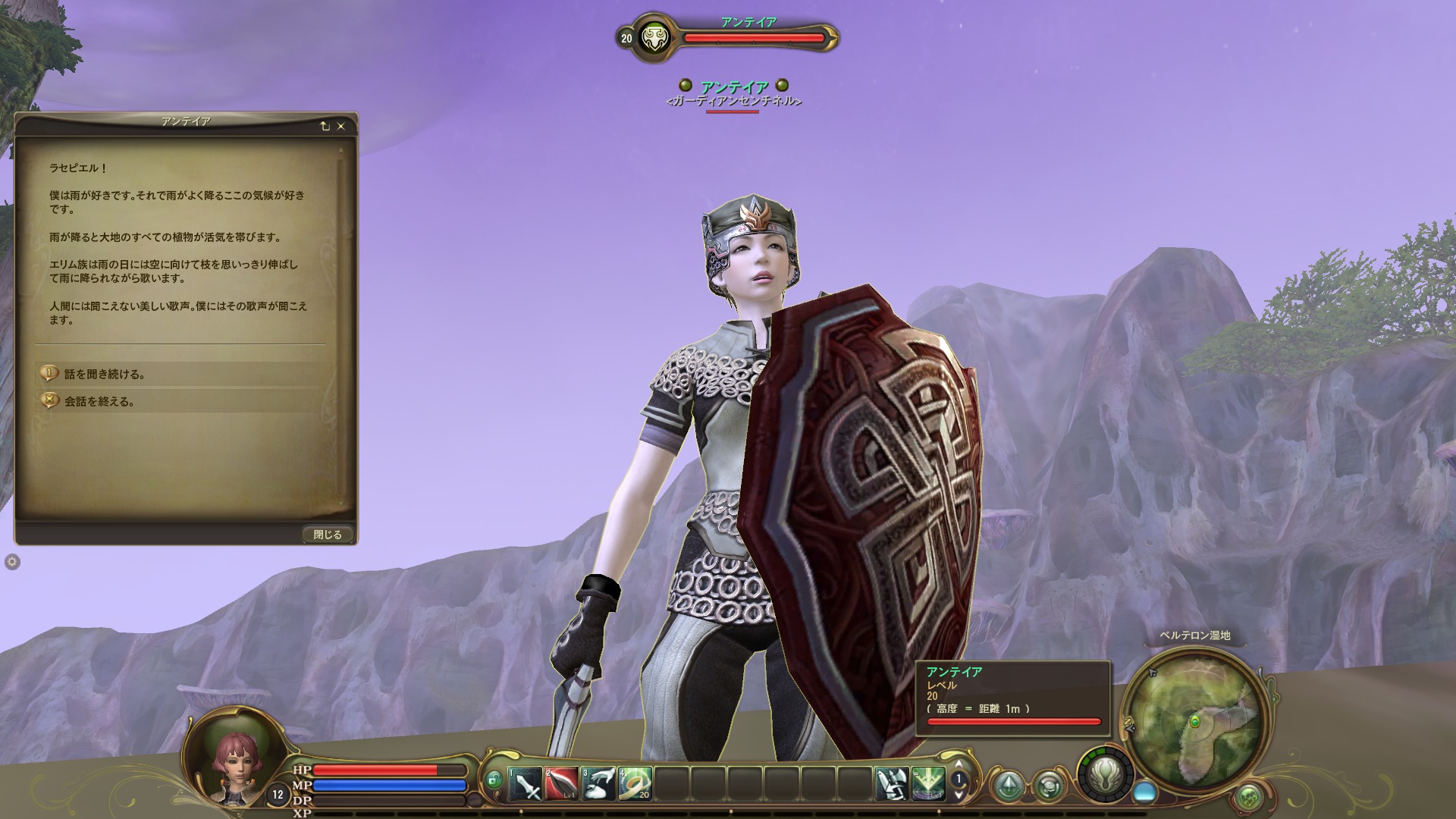The width and height of the screenshot is (1456, 819).
Task: Select the player character portrait
Action: 232,756
